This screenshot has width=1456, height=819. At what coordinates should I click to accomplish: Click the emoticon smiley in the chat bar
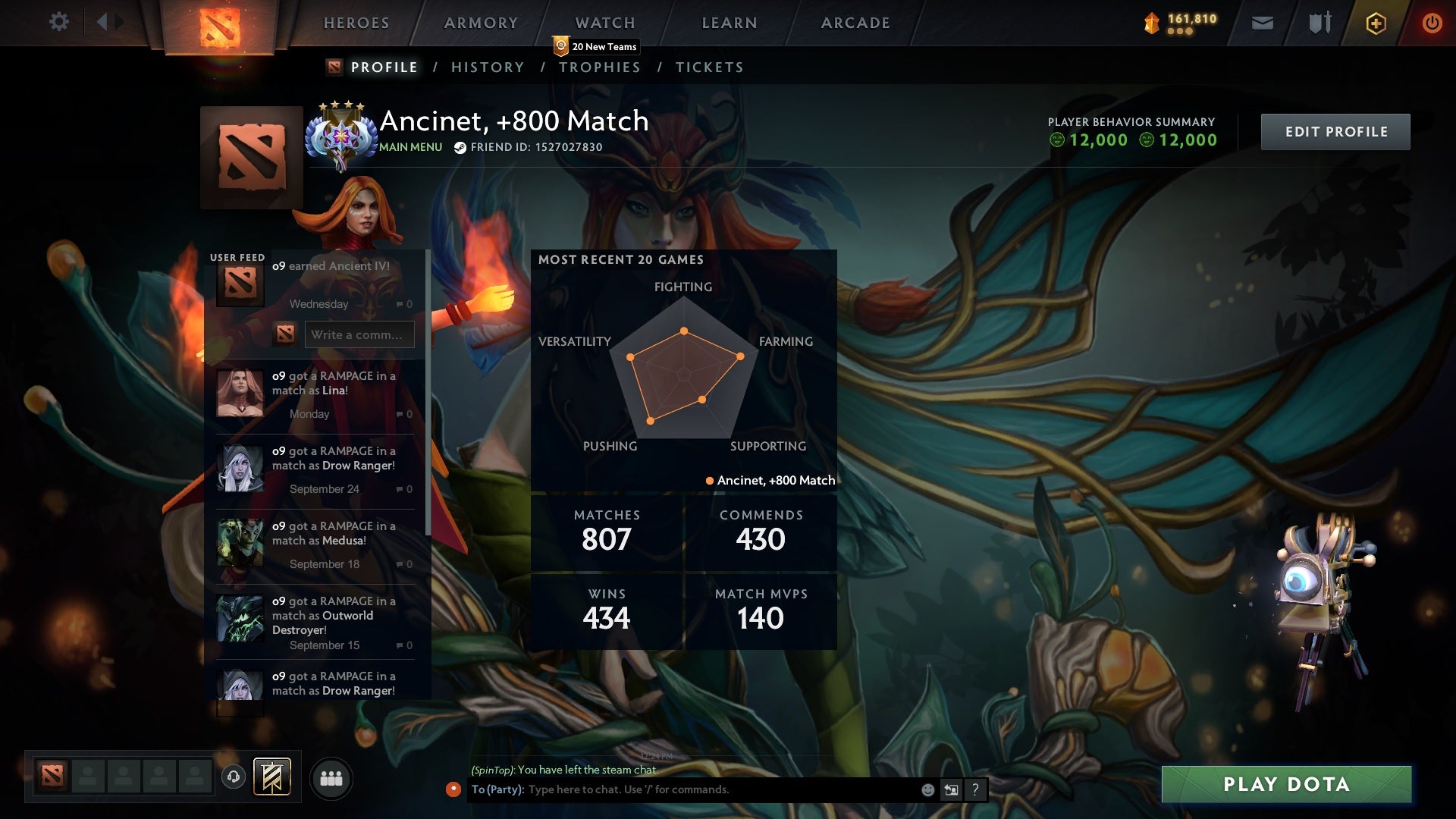[x=927, y=789]
